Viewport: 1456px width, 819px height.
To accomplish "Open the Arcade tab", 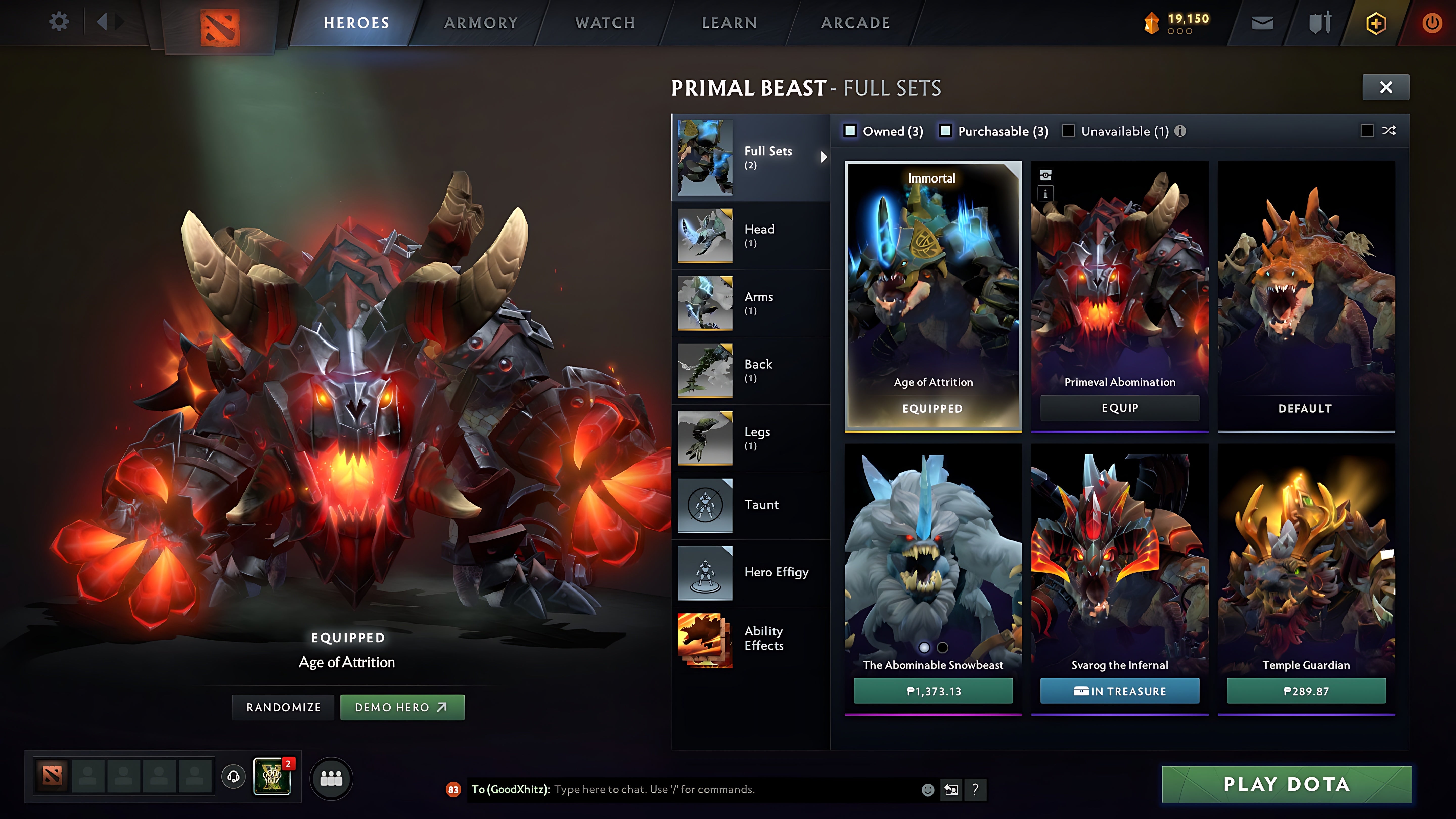I will pos(855,22).
